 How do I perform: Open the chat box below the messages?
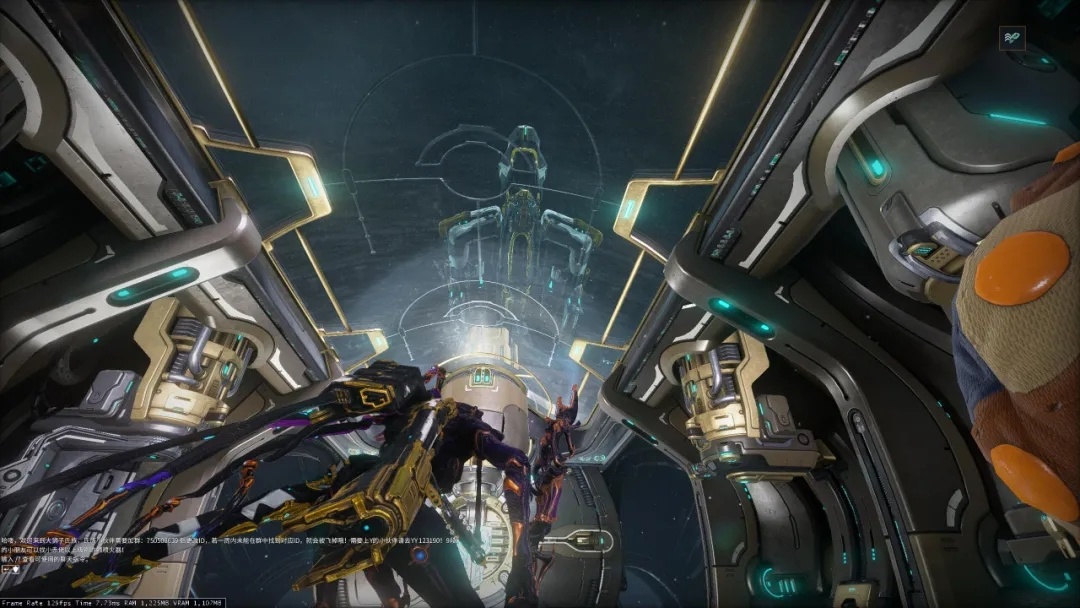pyautogui.click(x=10, y=569)
